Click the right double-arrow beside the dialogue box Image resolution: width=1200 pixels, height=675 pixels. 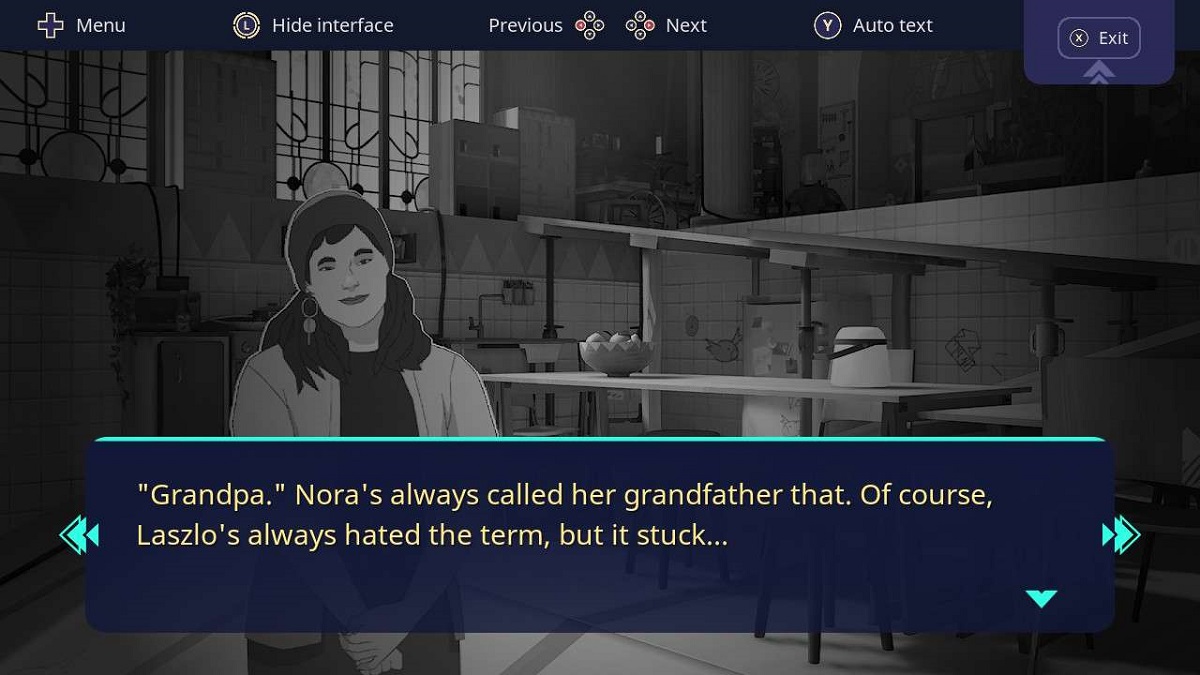[1120, 535]
